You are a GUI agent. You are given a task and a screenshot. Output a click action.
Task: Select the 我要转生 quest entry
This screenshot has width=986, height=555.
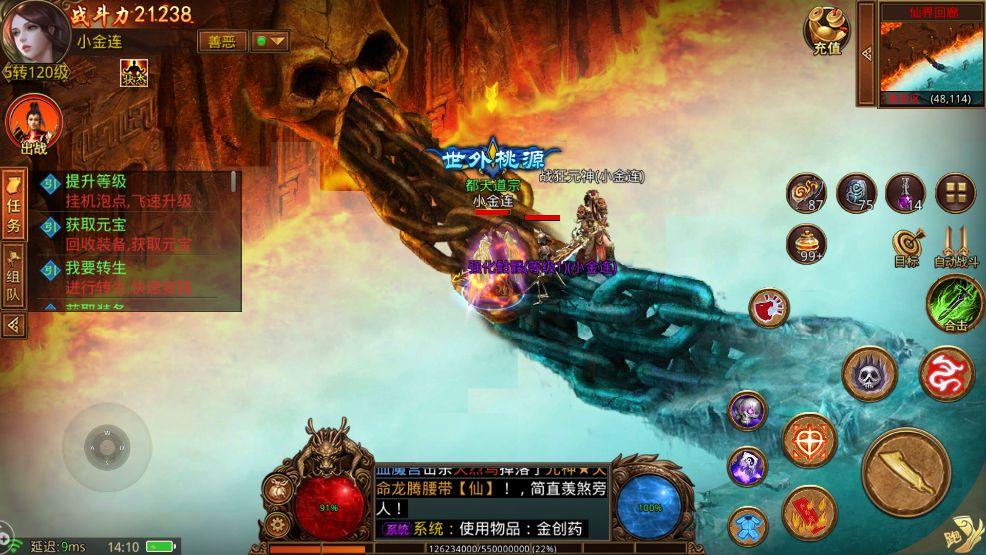[x=135, y=277]
